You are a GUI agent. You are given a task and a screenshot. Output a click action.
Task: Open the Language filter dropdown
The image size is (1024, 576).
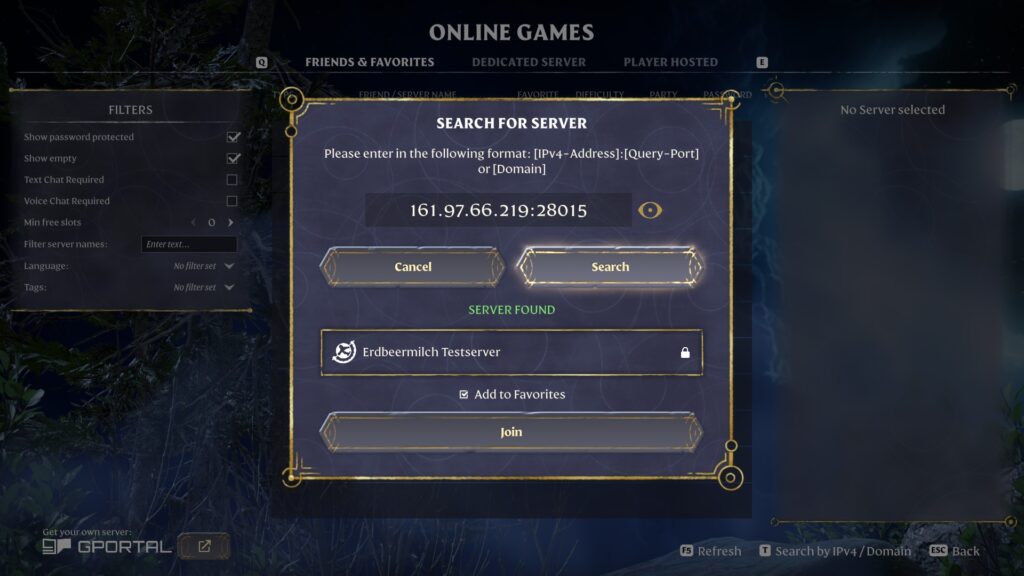204,266
